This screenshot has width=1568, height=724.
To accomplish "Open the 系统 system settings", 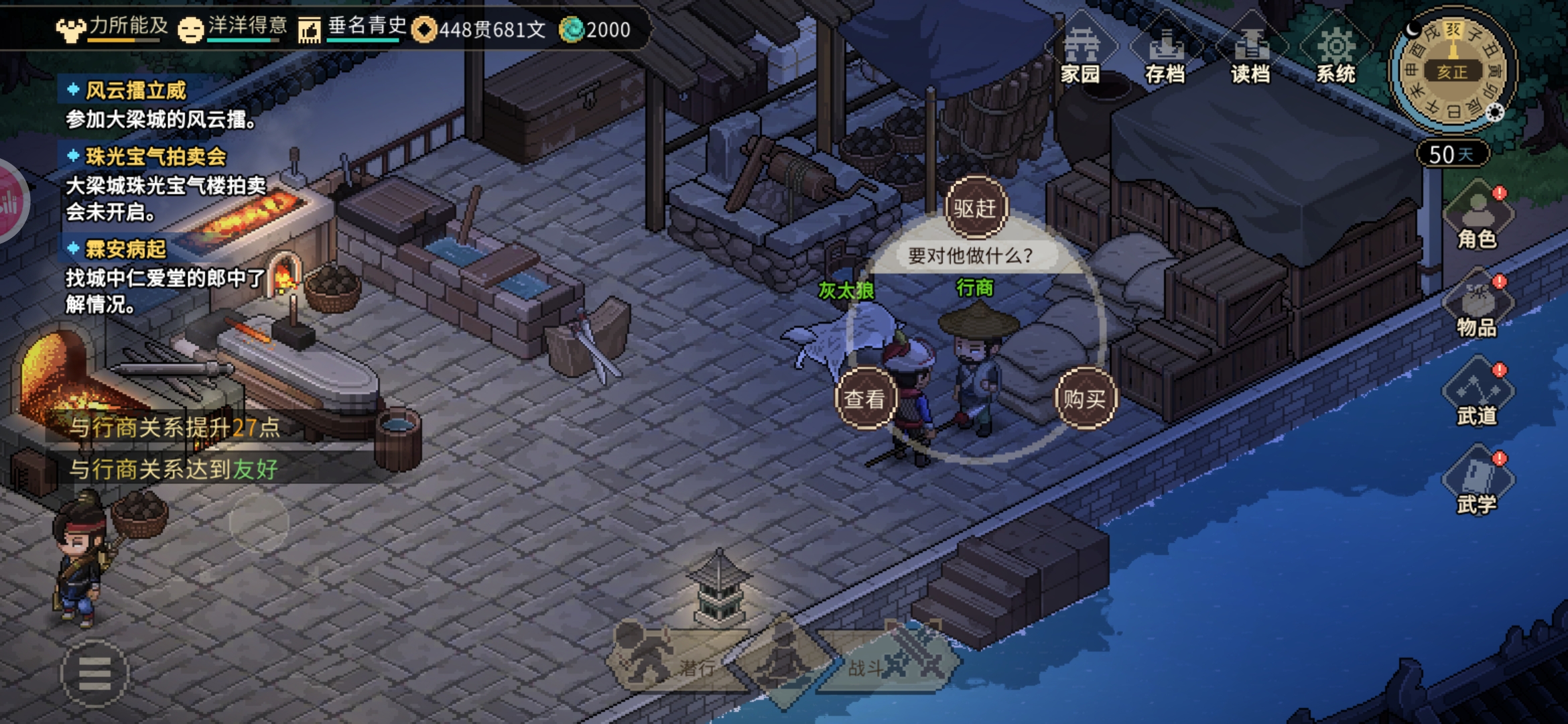I will [1335, 55].
